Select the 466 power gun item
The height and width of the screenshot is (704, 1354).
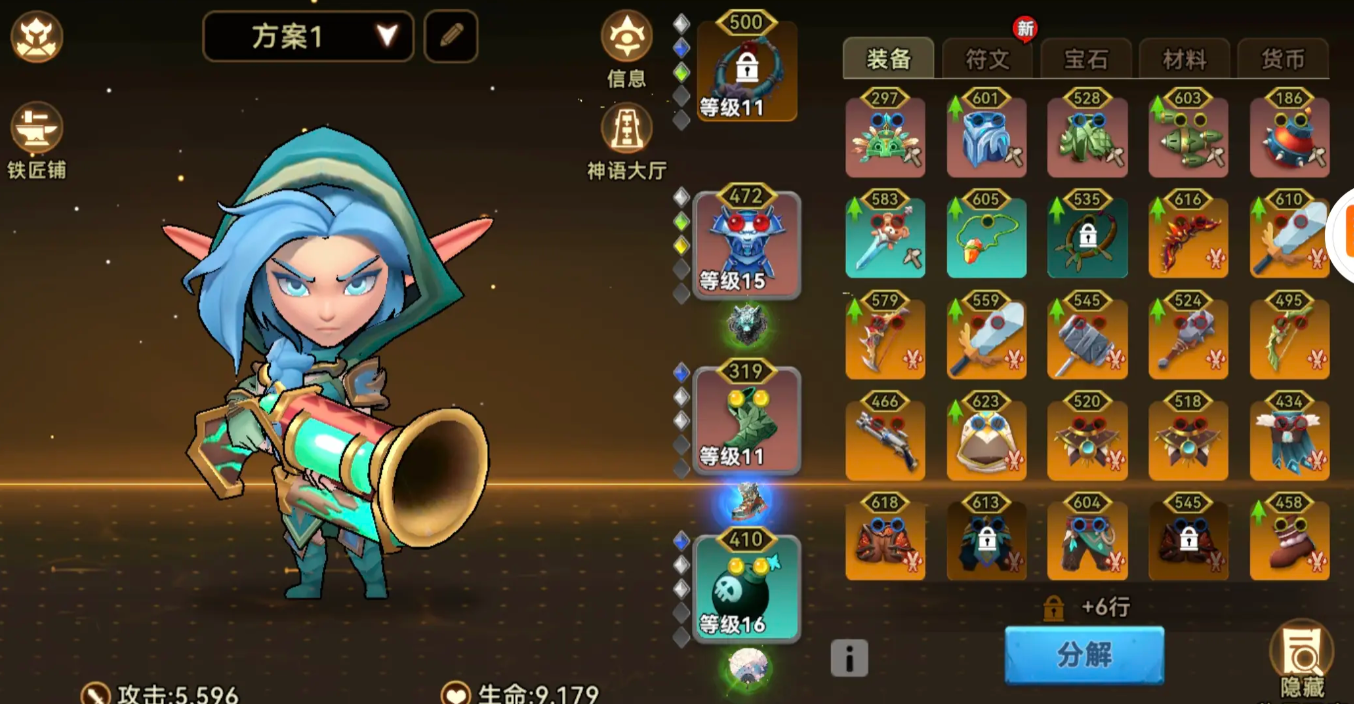point(885,440)
